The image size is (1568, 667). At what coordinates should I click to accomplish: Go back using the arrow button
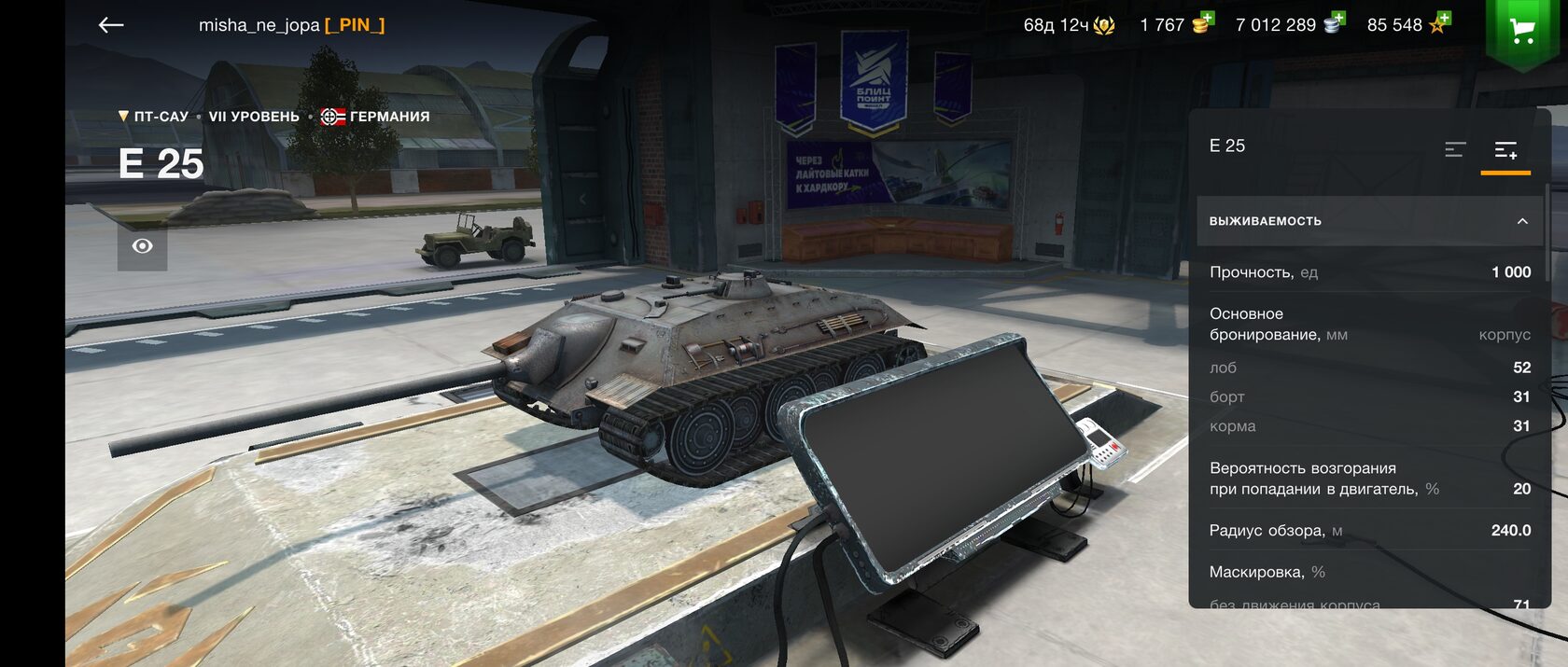111,25
